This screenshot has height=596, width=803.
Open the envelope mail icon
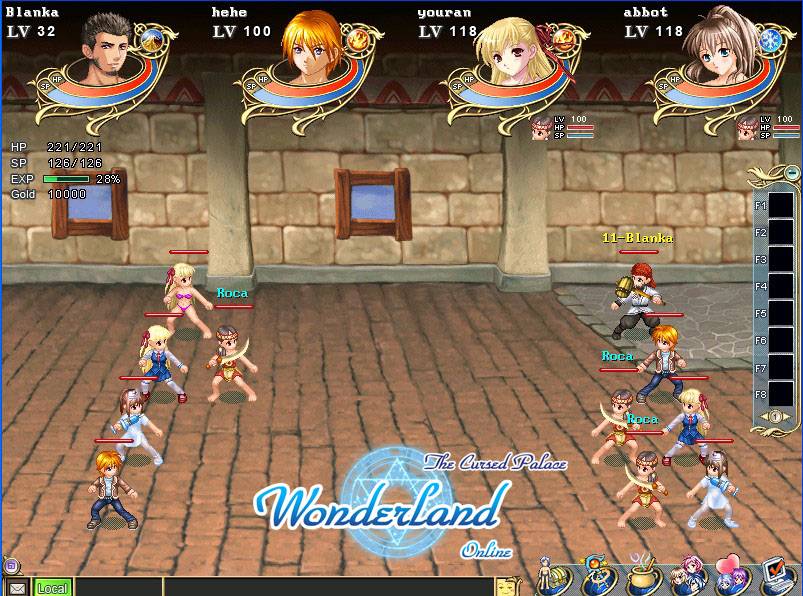pyautogui.click(x=16, y=588)
